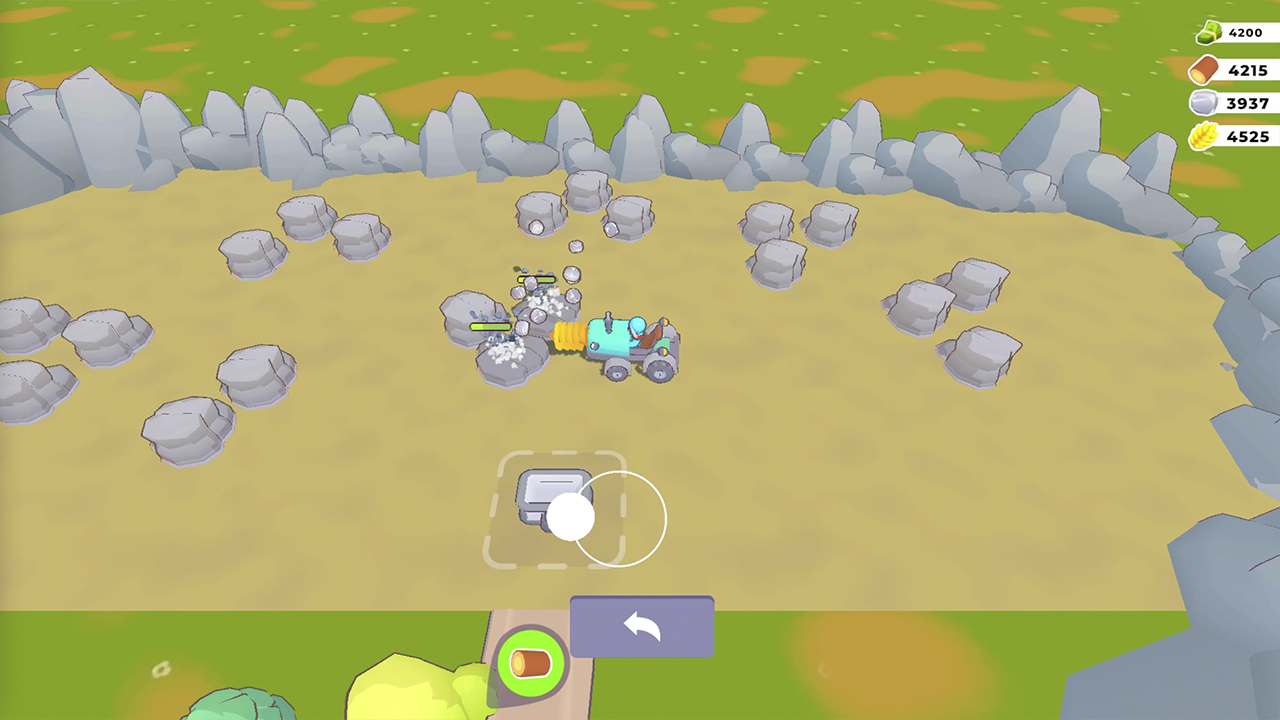Click the 4200 cash counter

tap(1243, 32)
